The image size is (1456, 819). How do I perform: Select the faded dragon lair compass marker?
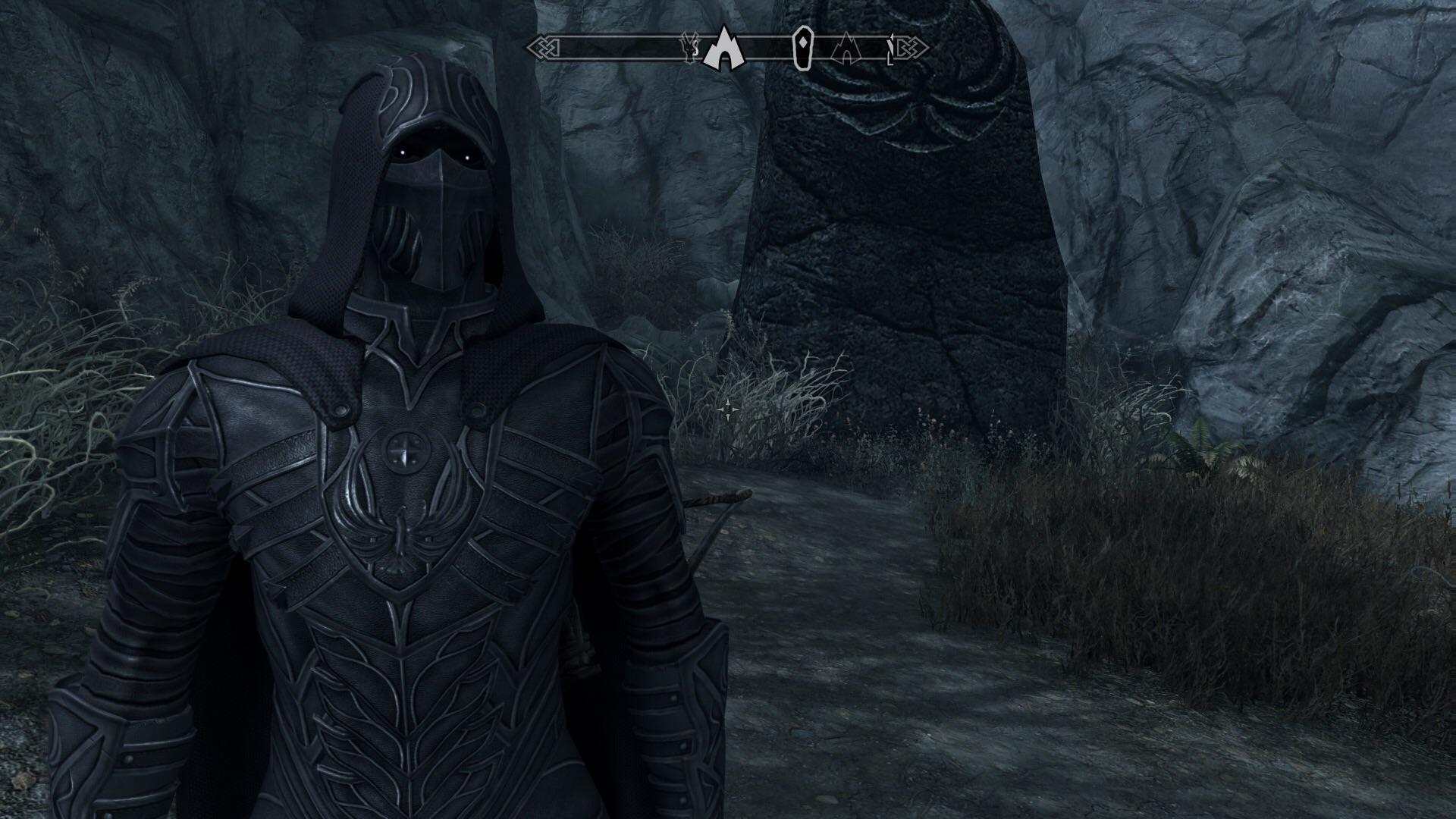point(689,48)
